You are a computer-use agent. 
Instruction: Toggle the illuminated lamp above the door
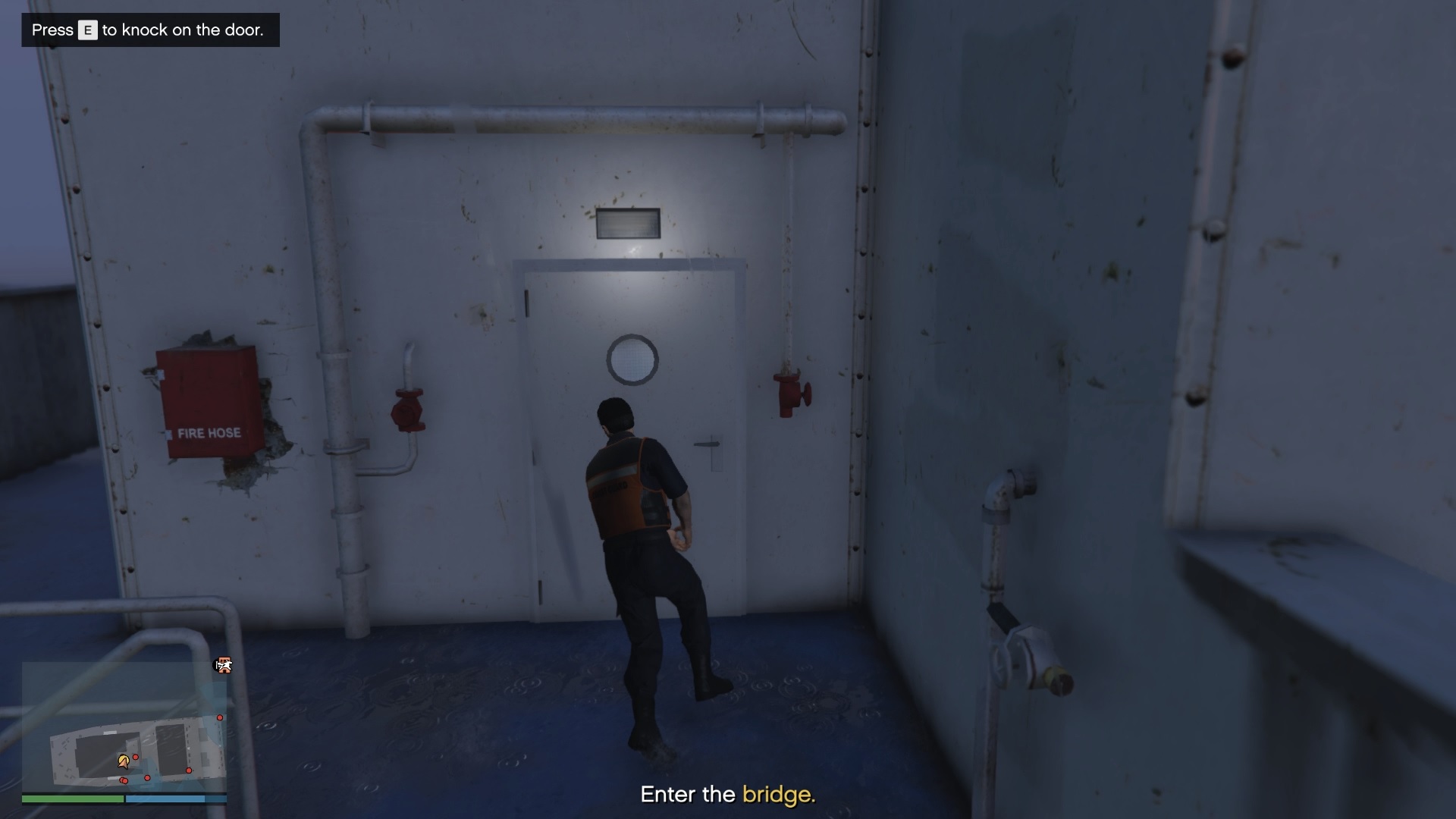pos(628,222)
